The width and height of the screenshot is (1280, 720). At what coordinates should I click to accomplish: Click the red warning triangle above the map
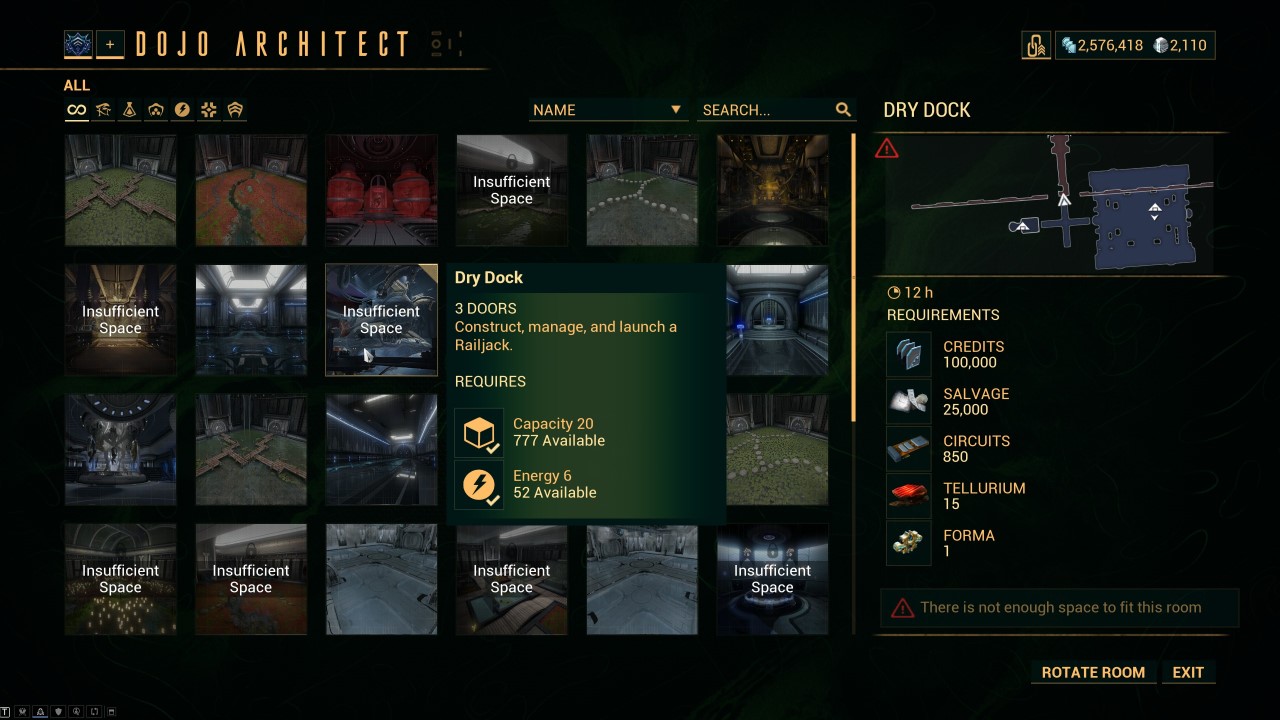tap(886, 148)
